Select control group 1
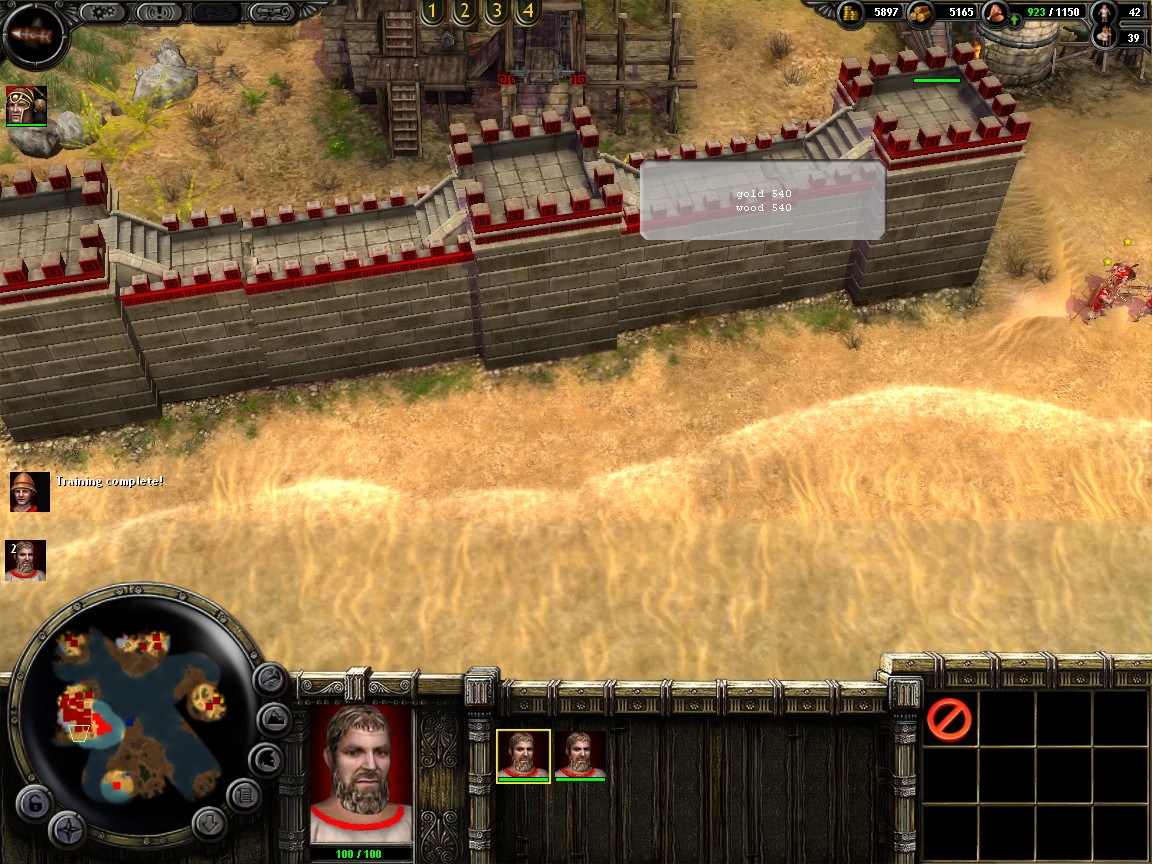This screenshot has width=1152, height=864. coord(431,12)
